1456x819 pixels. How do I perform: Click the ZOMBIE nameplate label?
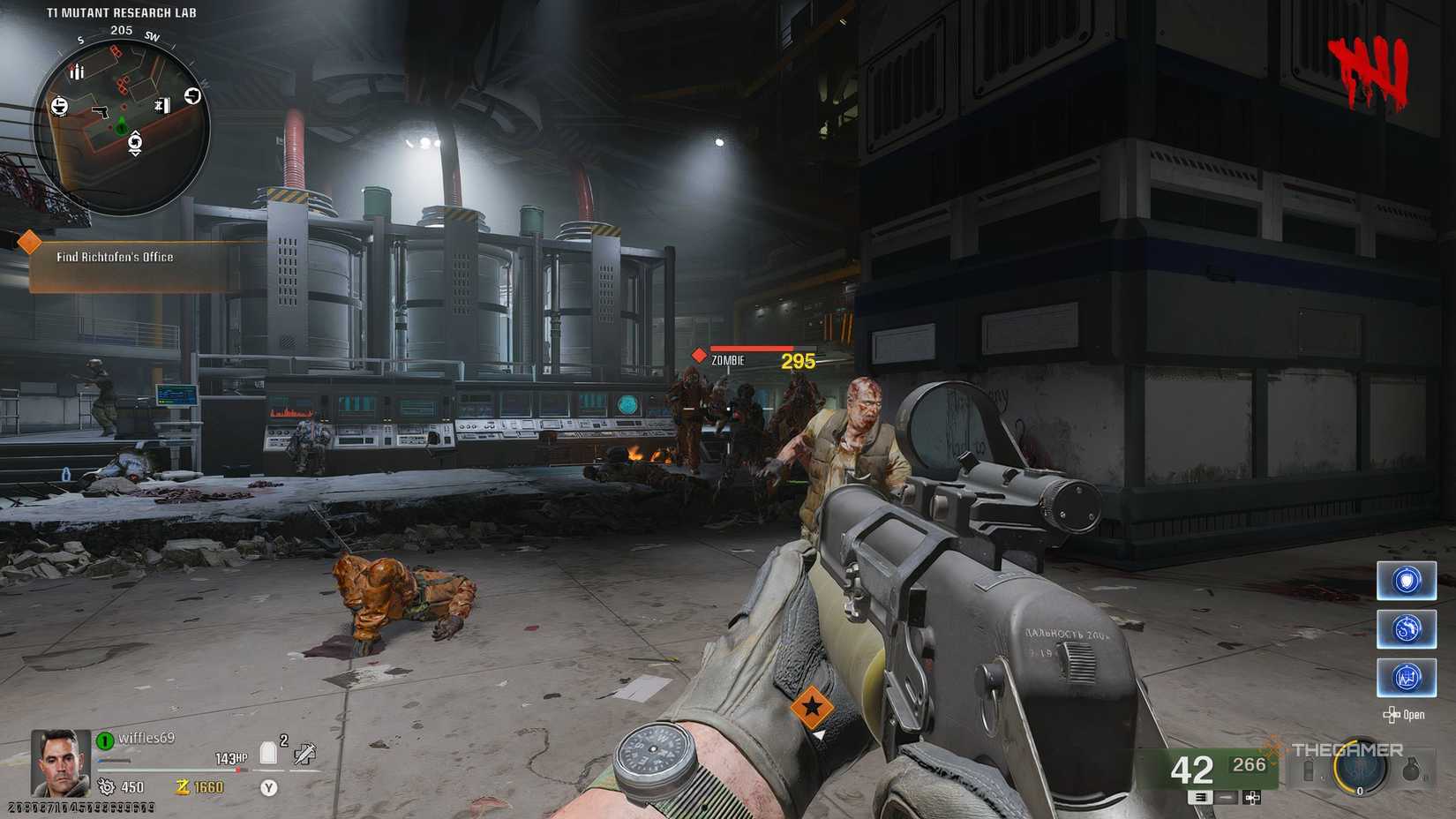coord(728,361)
